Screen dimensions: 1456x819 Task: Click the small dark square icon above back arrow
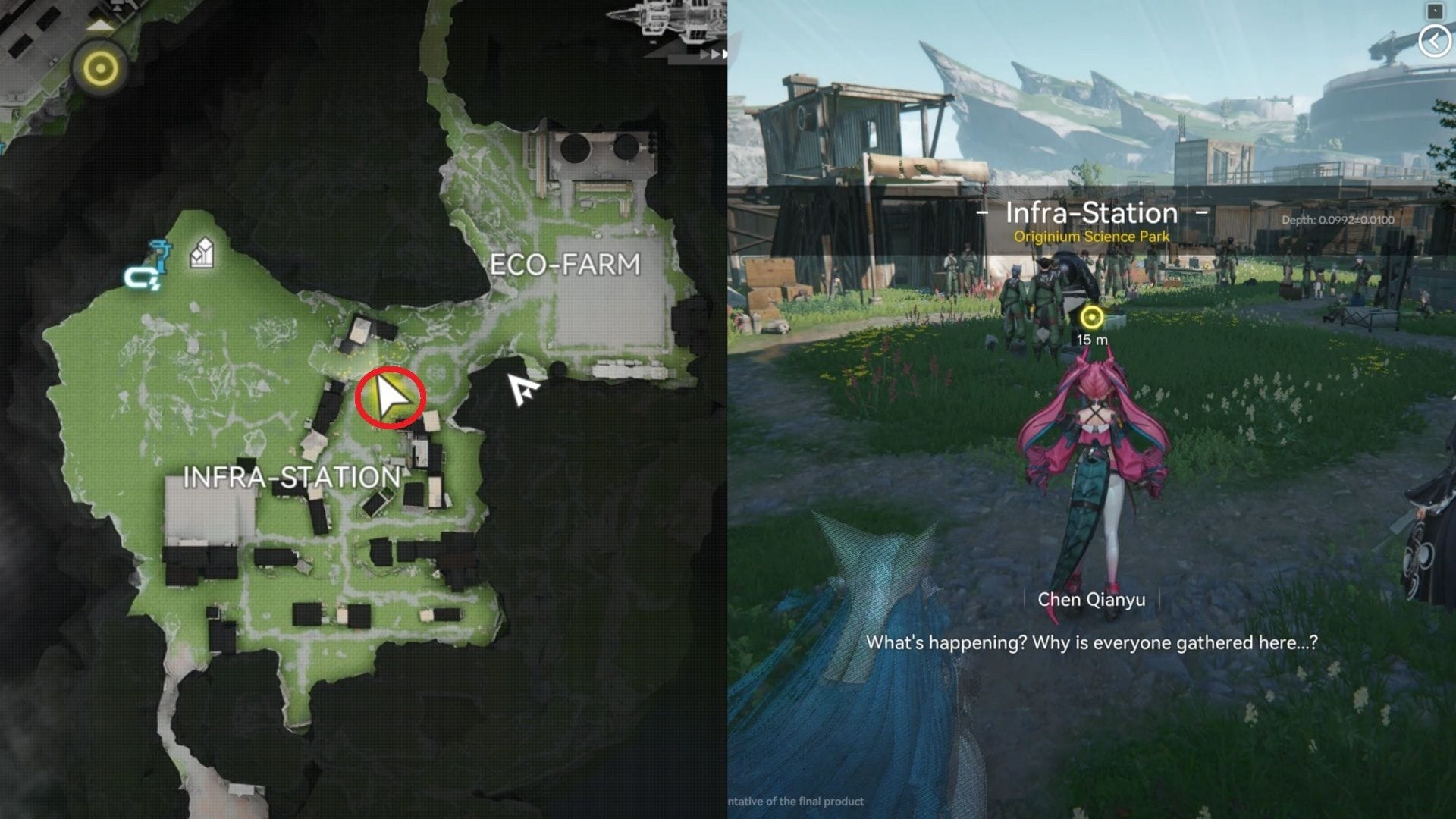point(1434,11)
